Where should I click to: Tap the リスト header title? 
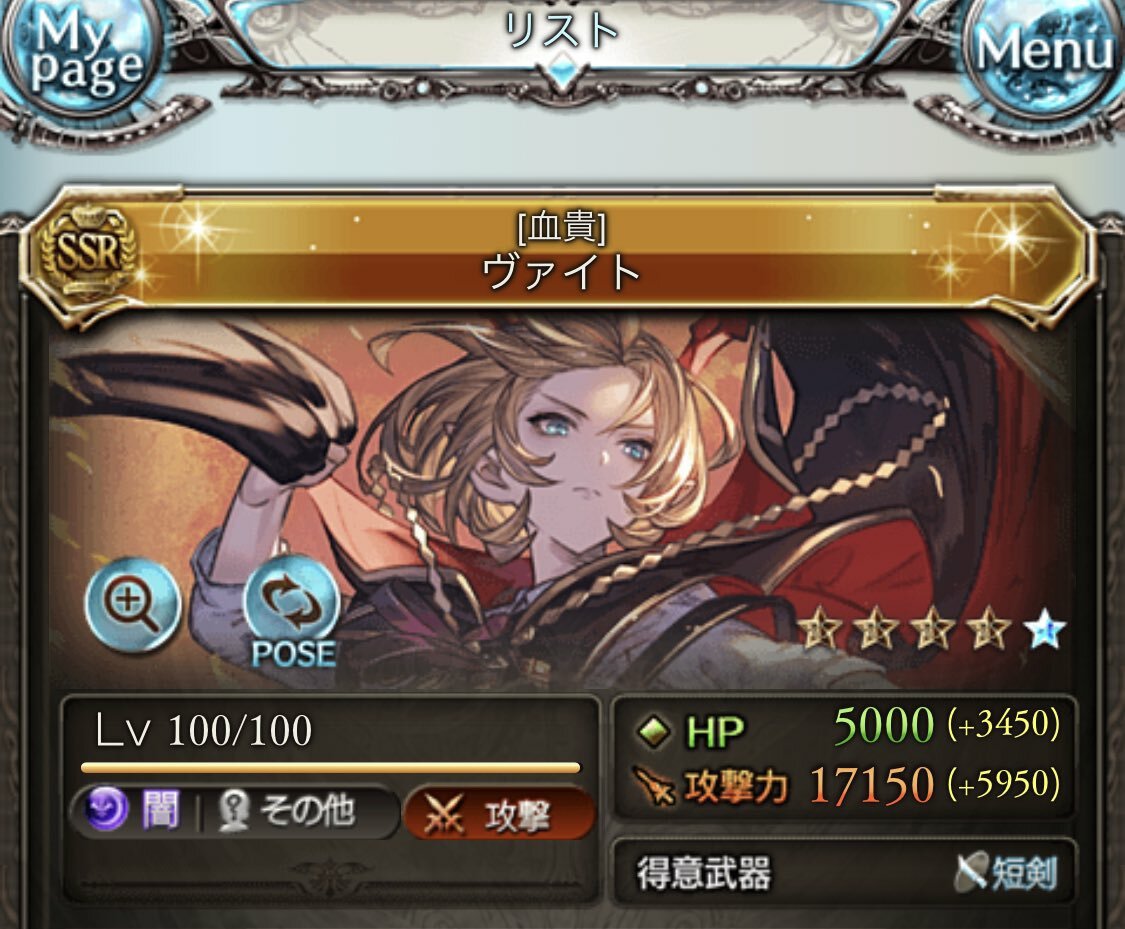(x=560, y=32)
